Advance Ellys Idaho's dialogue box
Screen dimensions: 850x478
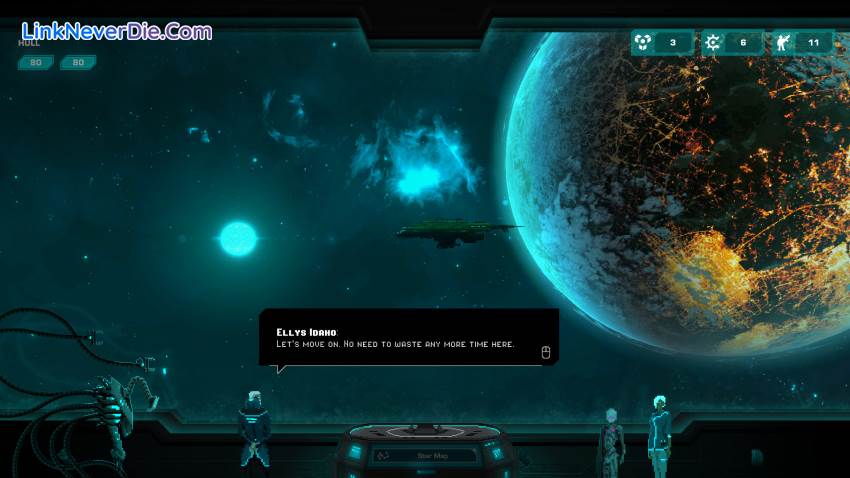[545, 351]
